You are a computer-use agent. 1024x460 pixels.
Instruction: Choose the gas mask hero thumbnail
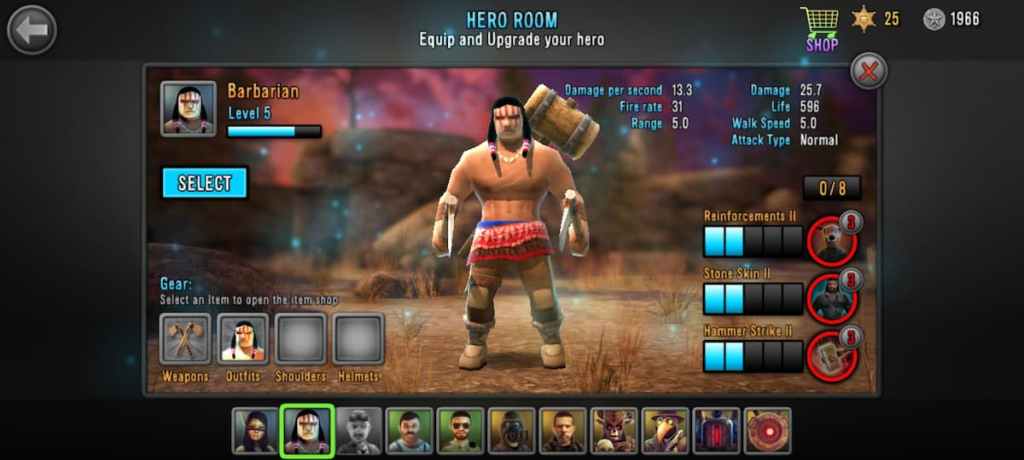511,431
